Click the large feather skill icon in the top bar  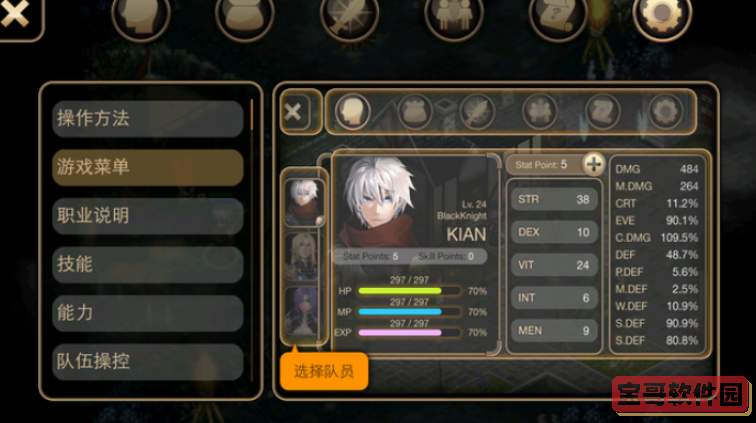(x=349, y=16)
